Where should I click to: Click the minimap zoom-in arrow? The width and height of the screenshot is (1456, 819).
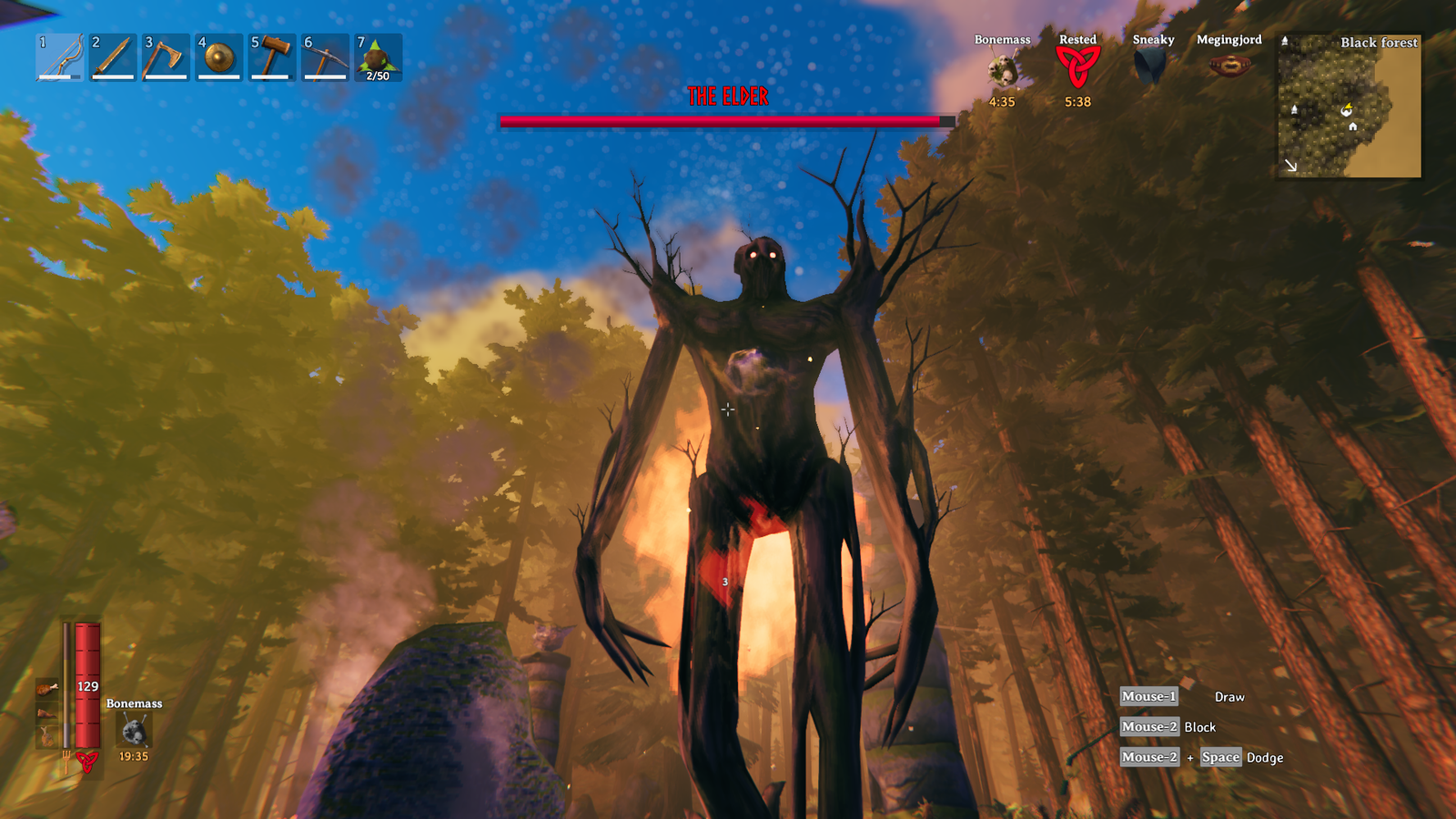[1285, 40]
